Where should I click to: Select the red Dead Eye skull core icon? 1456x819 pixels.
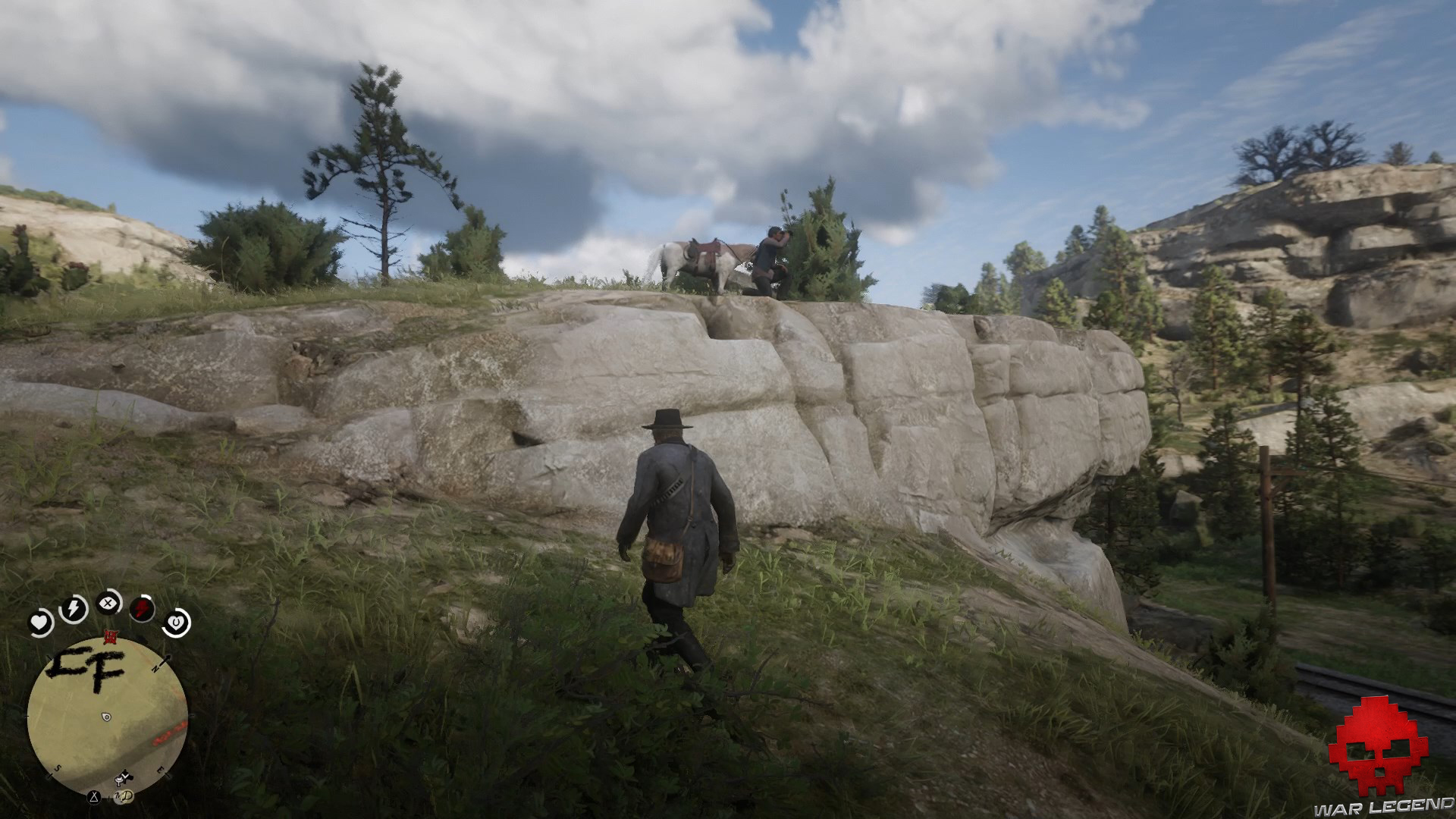point(141,607)
